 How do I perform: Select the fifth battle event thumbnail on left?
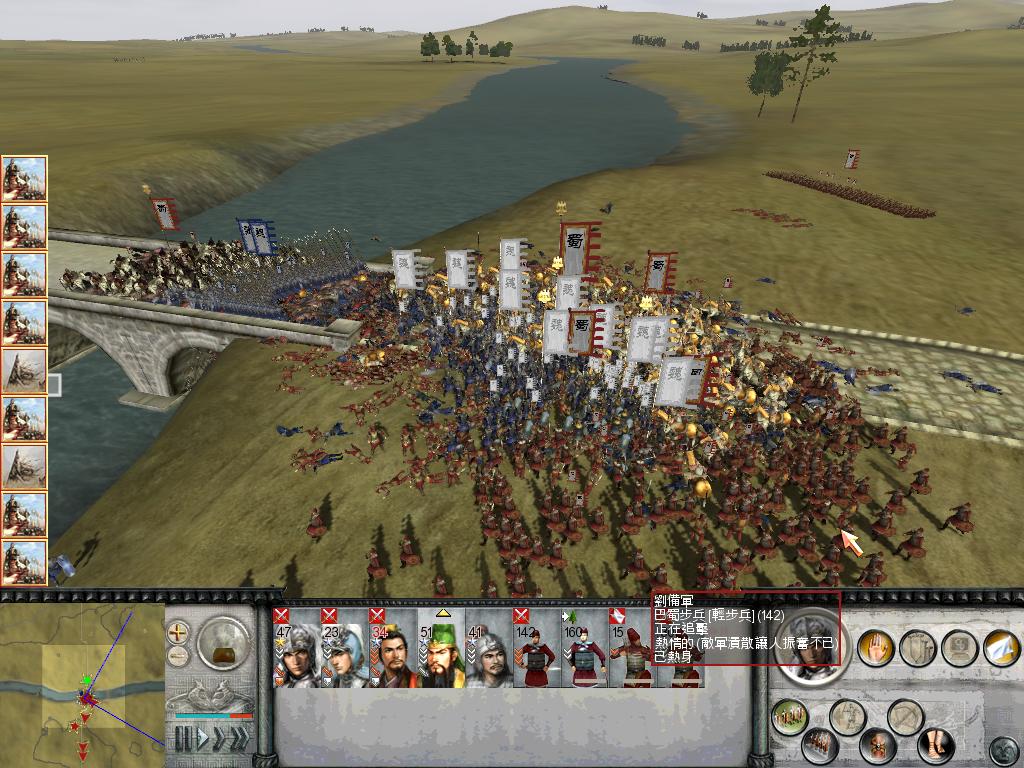pyautogui.click(x=24, y=371)
